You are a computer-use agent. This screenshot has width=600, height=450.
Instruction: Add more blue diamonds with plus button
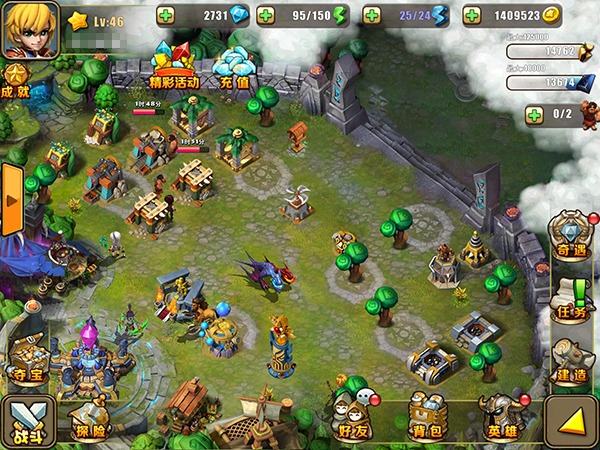coord(166,16)
